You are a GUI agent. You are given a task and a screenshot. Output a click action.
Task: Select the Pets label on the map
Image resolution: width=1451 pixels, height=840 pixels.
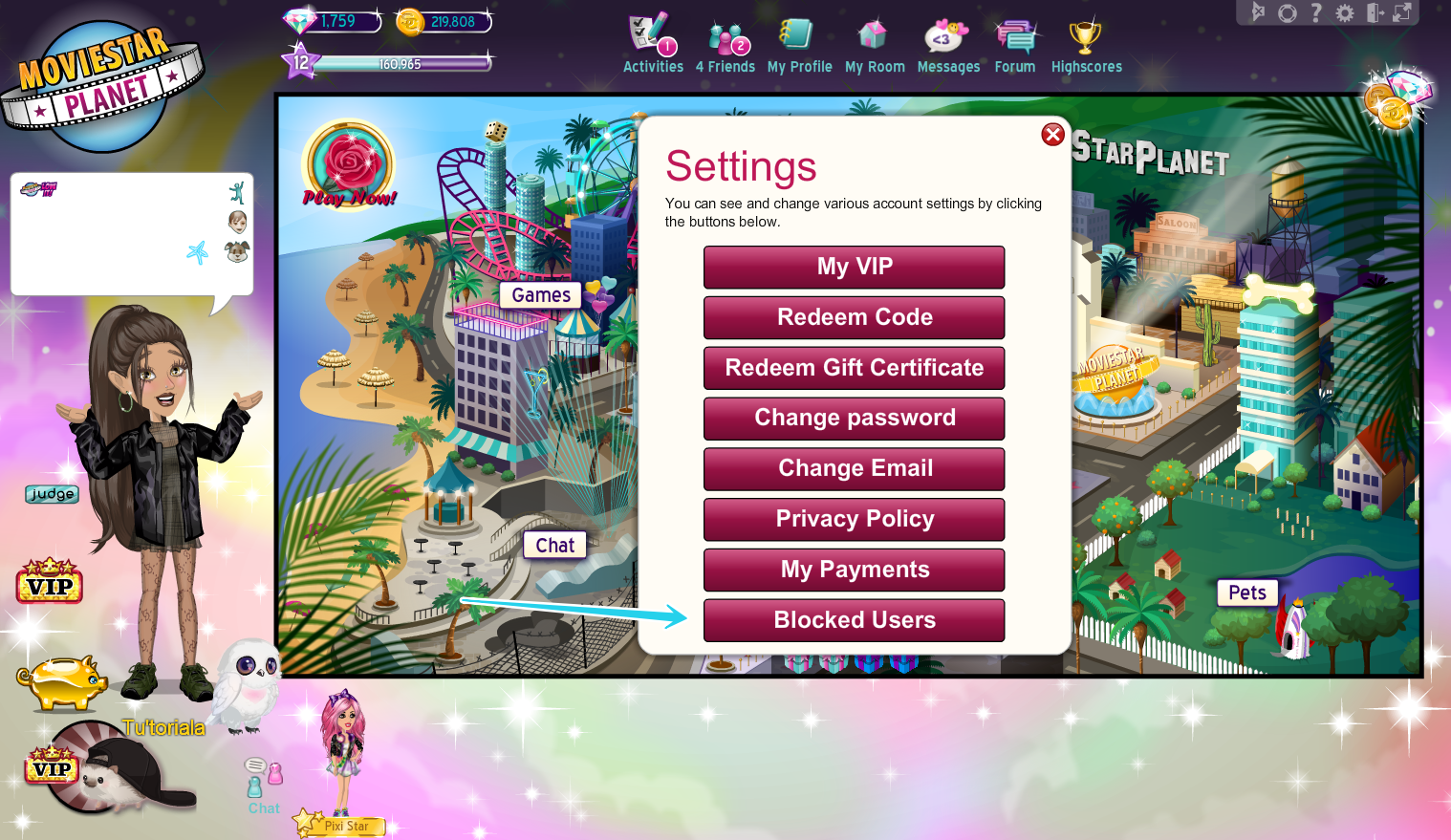pos(1246,592)
